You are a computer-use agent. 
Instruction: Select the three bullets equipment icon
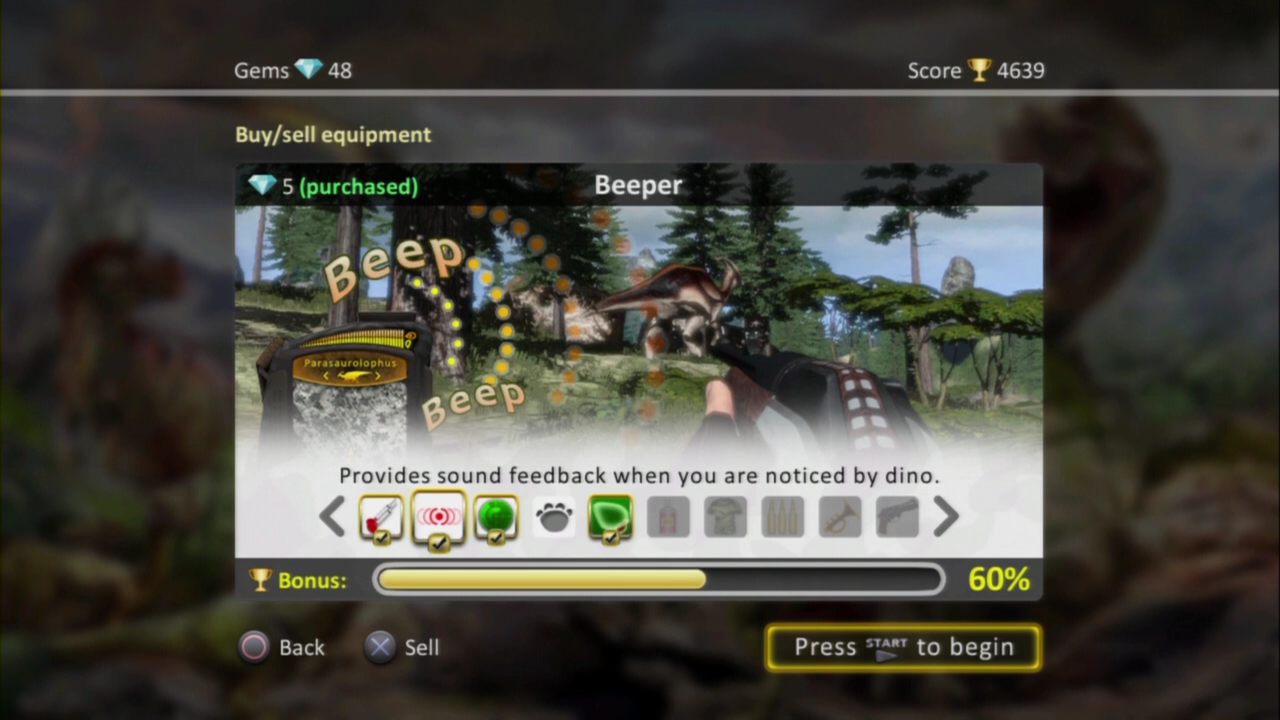coord(783,517)
